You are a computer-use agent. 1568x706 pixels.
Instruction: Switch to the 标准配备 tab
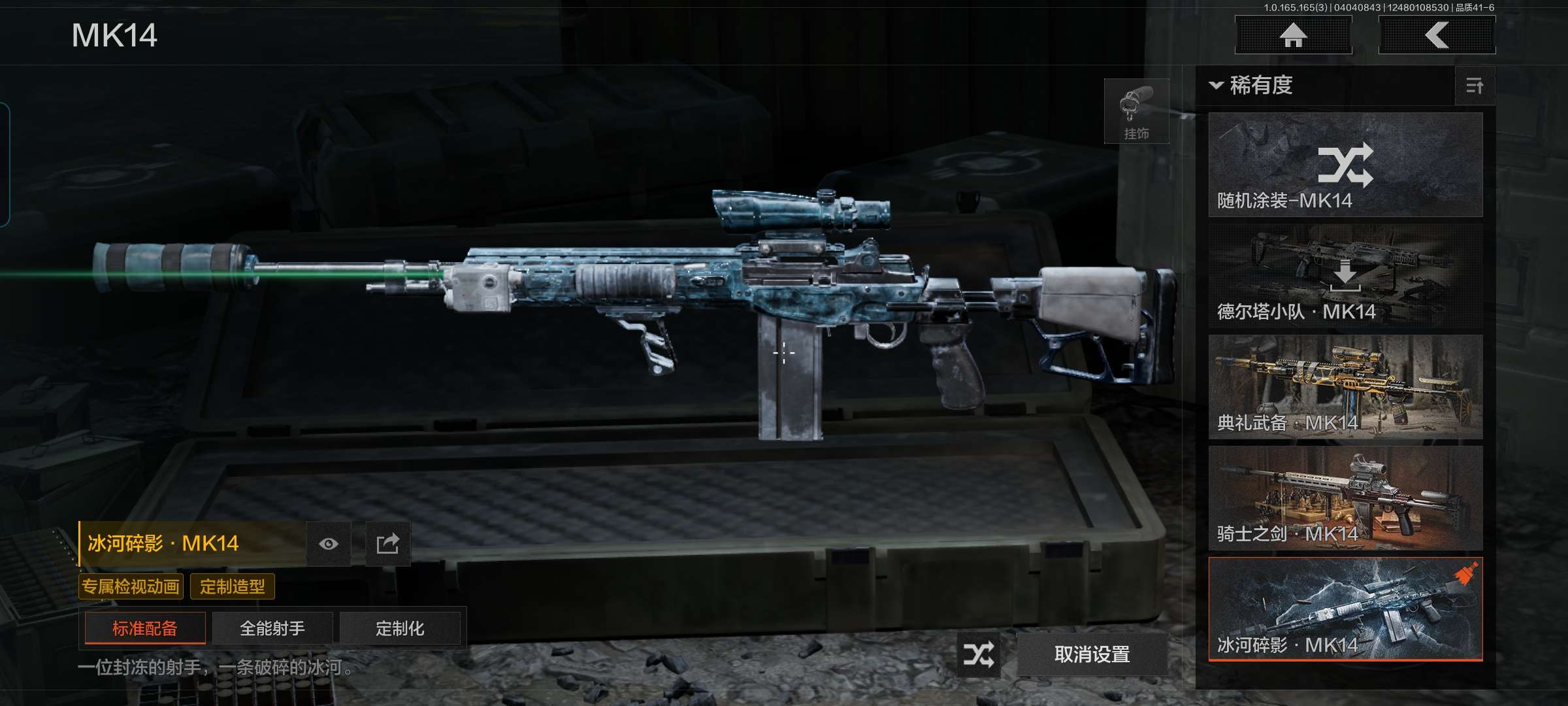(x=145, y=628)
